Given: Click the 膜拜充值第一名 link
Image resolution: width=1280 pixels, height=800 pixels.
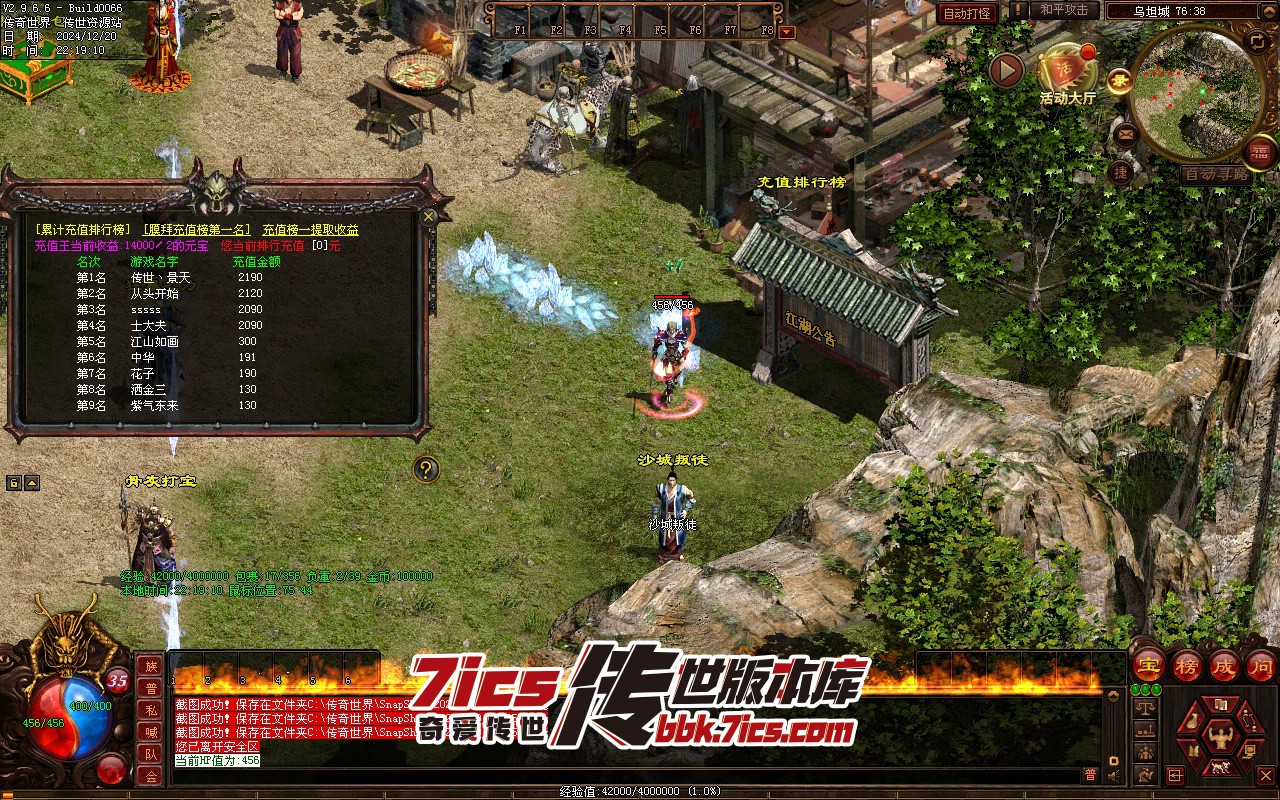Looking at the screenshot, I should 197,230.
